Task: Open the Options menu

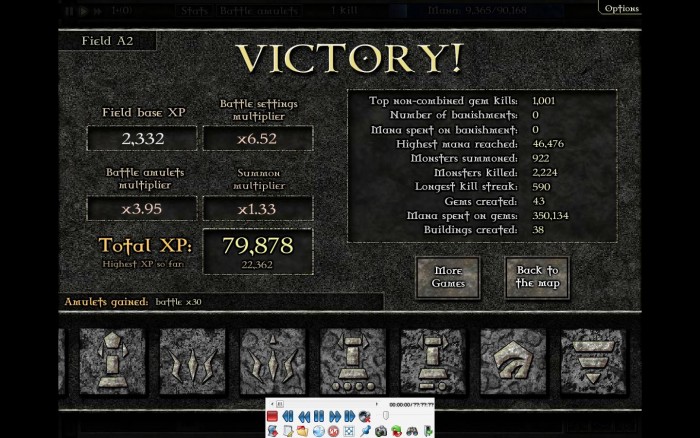Action: tap(620, 8)
